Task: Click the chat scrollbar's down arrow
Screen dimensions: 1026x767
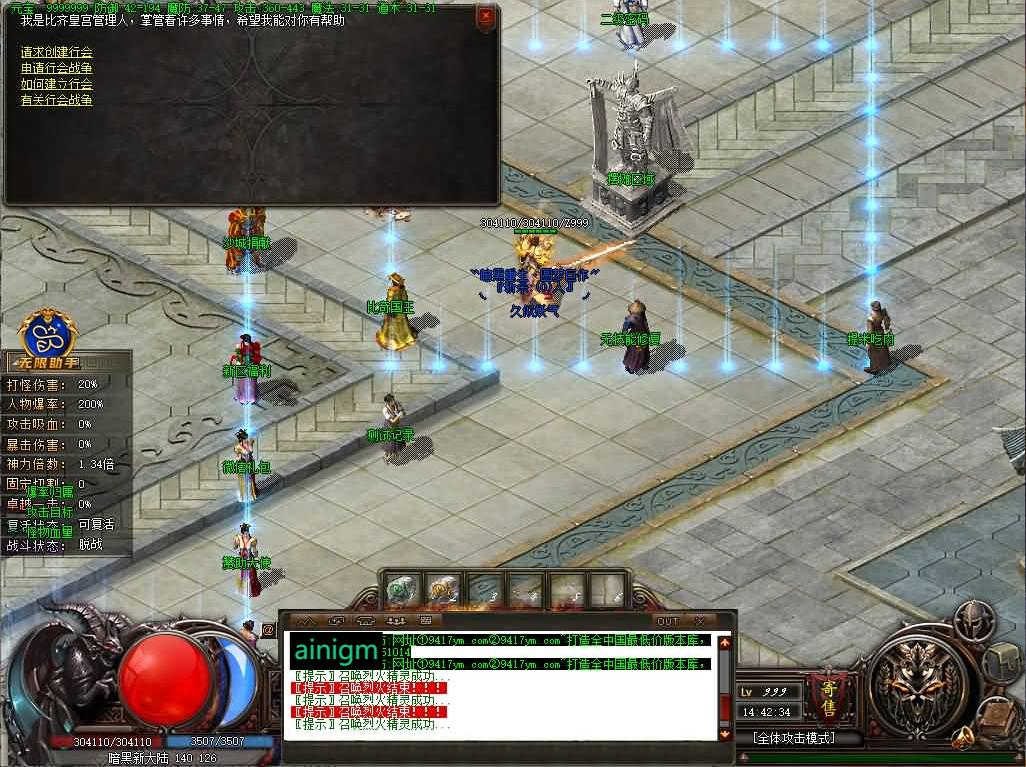Action: pyautogui.click(x=725, y=733)
